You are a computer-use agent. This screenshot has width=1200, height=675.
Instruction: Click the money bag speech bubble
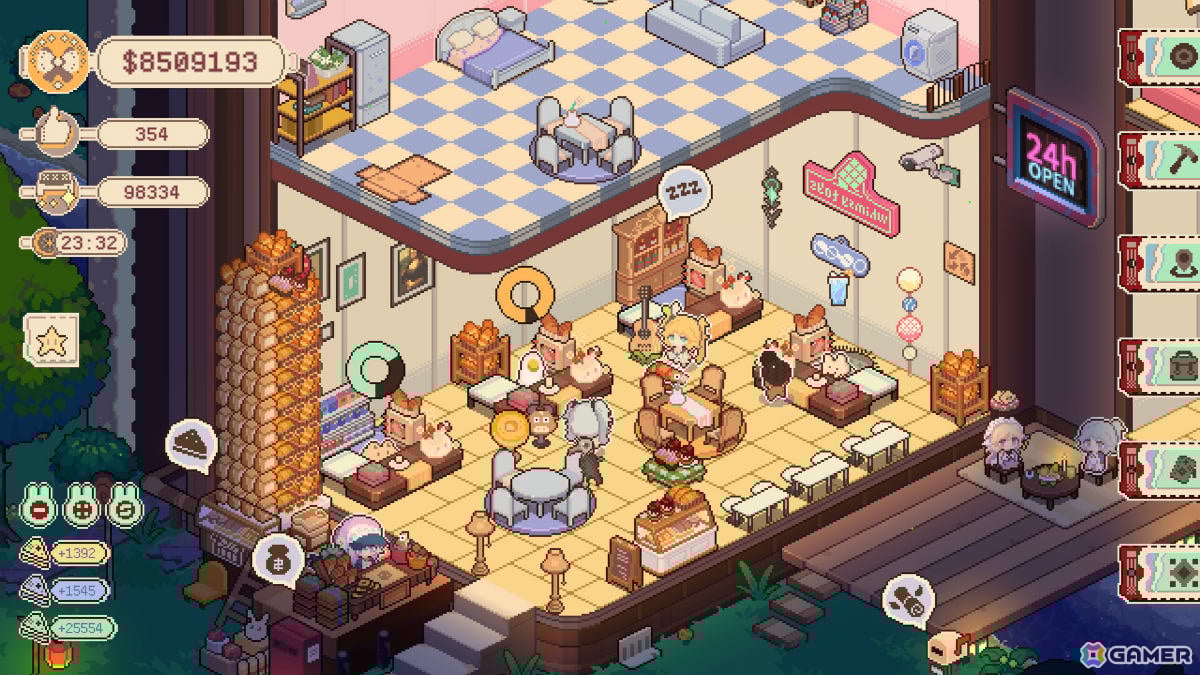pyautogui.click(x=278, y=557)
